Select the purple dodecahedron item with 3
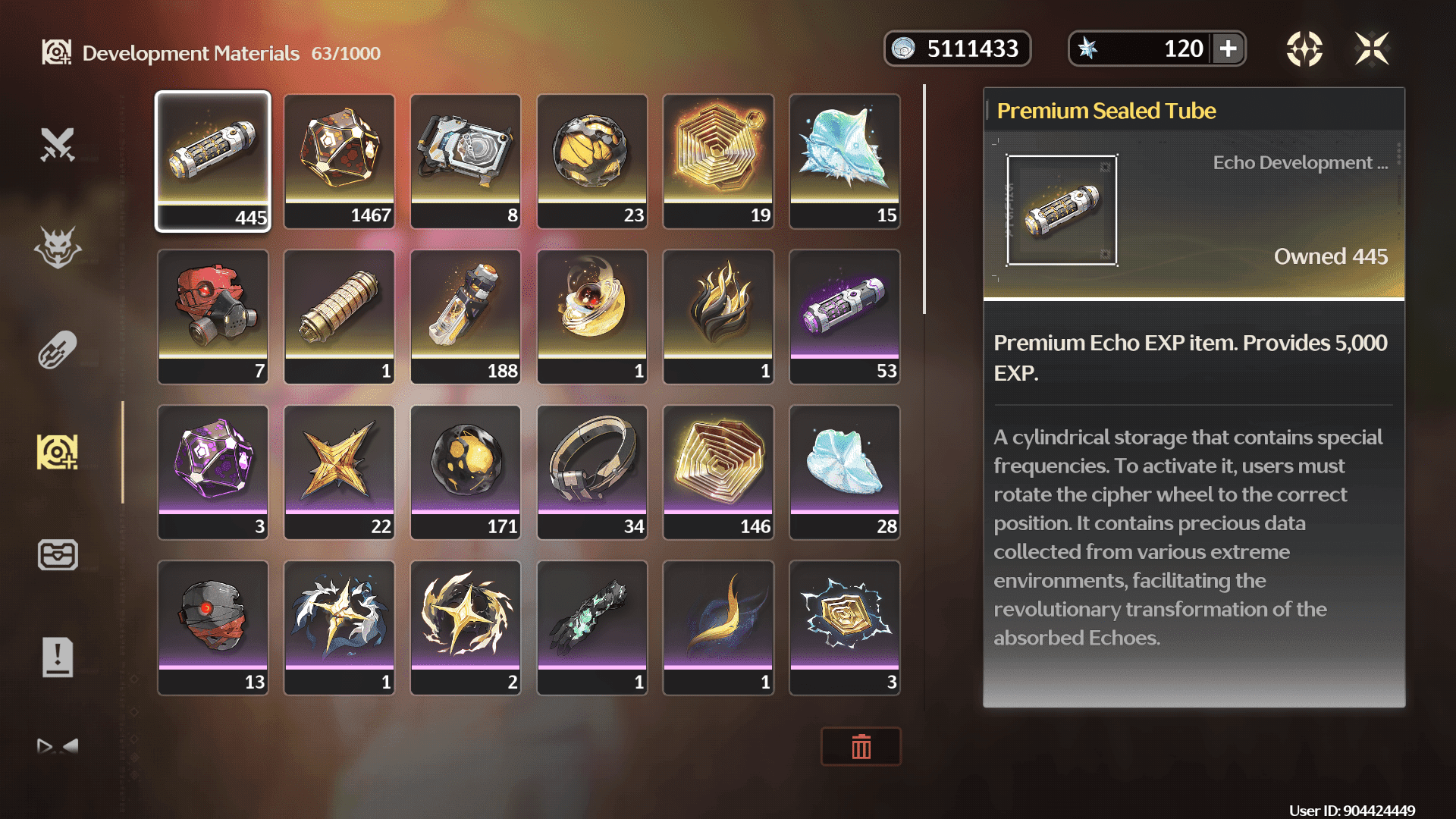The image size is (1456, 819). (213, 472)
